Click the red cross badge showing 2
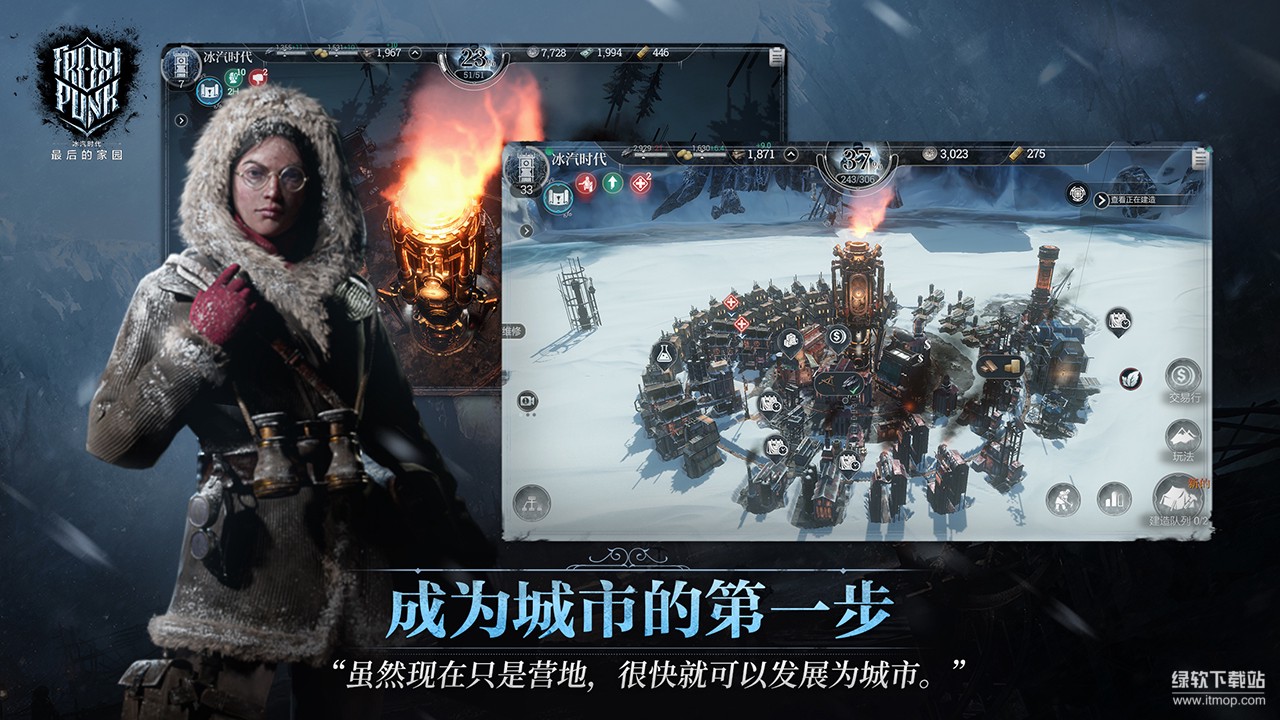The width and height of the screenshot is (1280, 720). point(638,182)
